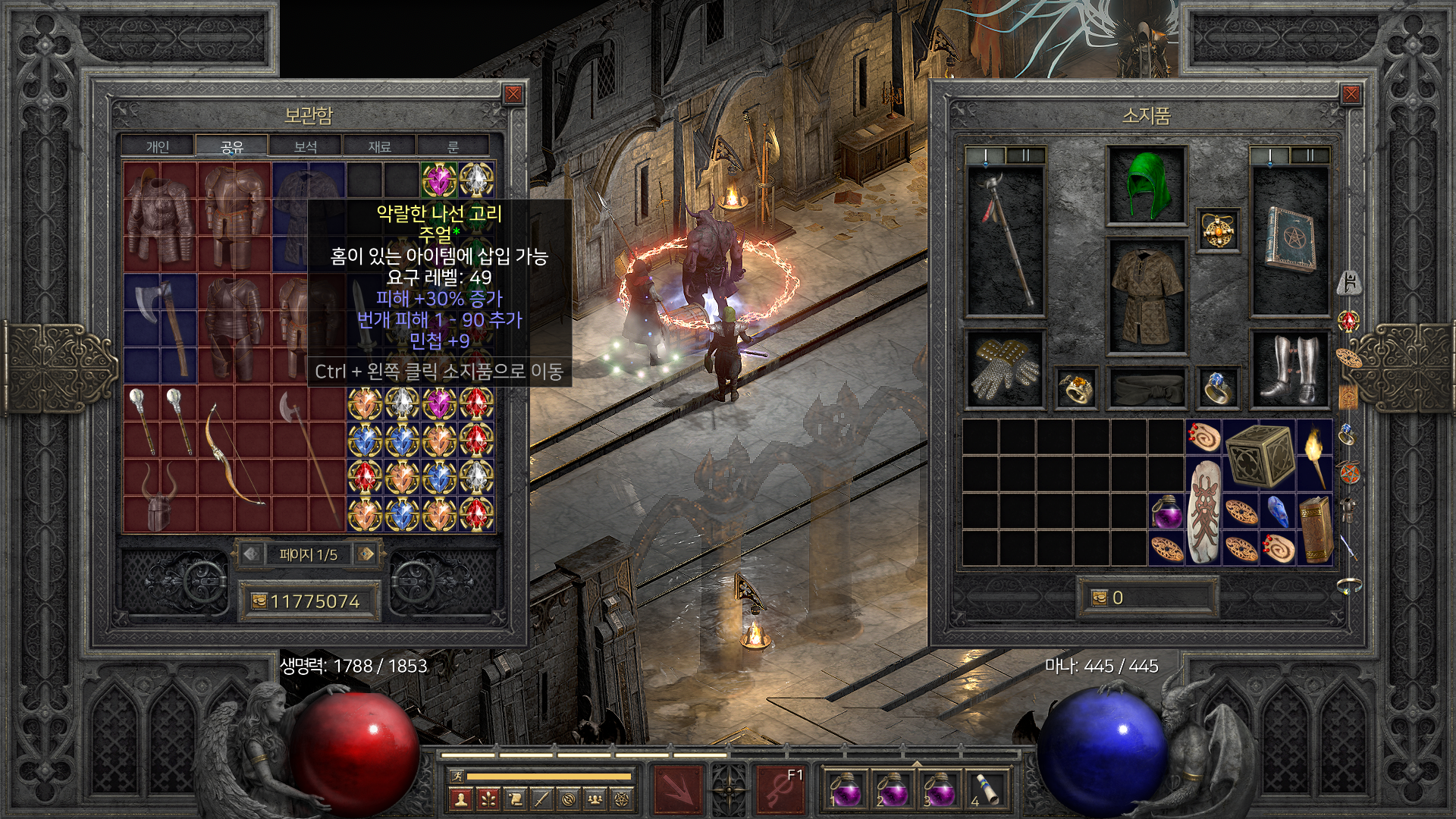
Task: Close the 소지품 inventory panel
Action: pos(1351,94)
